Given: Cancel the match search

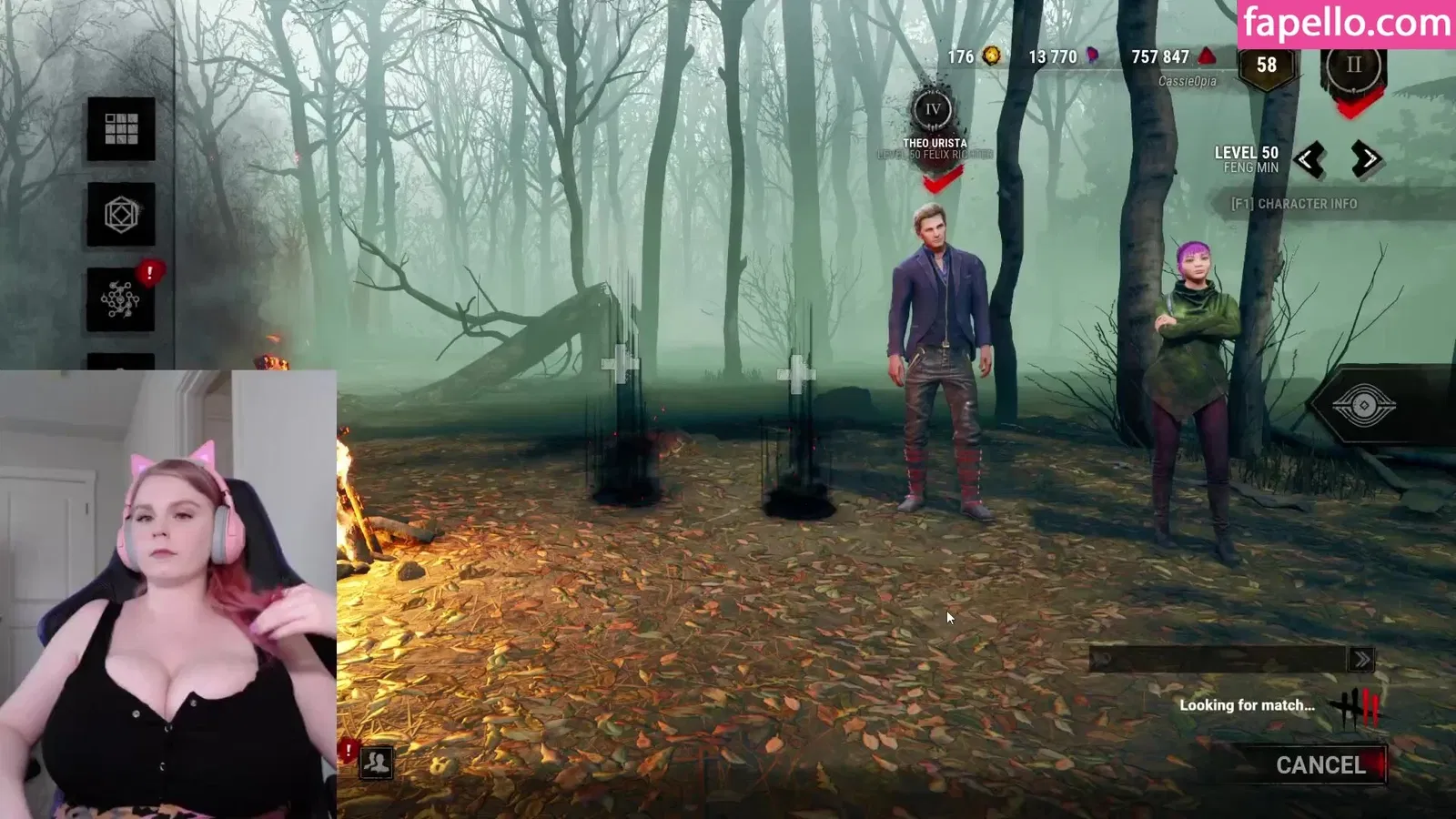Looking at the screenshot, I should click(1319, 765).
